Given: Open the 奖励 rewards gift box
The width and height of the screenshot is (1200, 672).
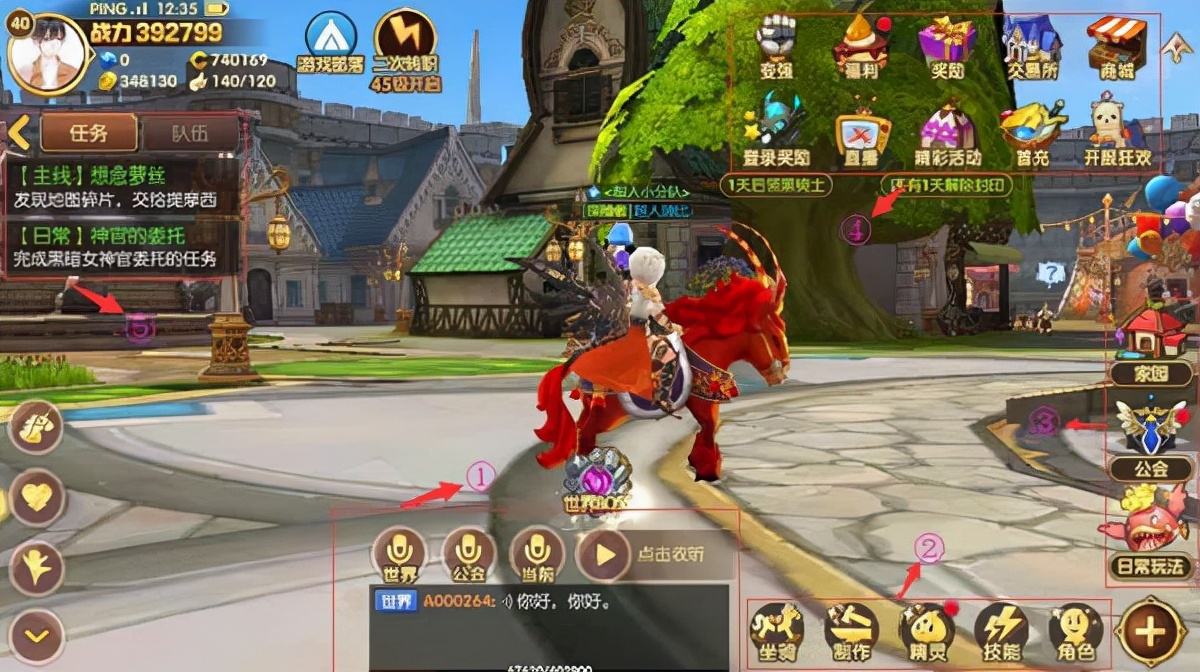Looking at the screenshot, I should click(947, 45).
